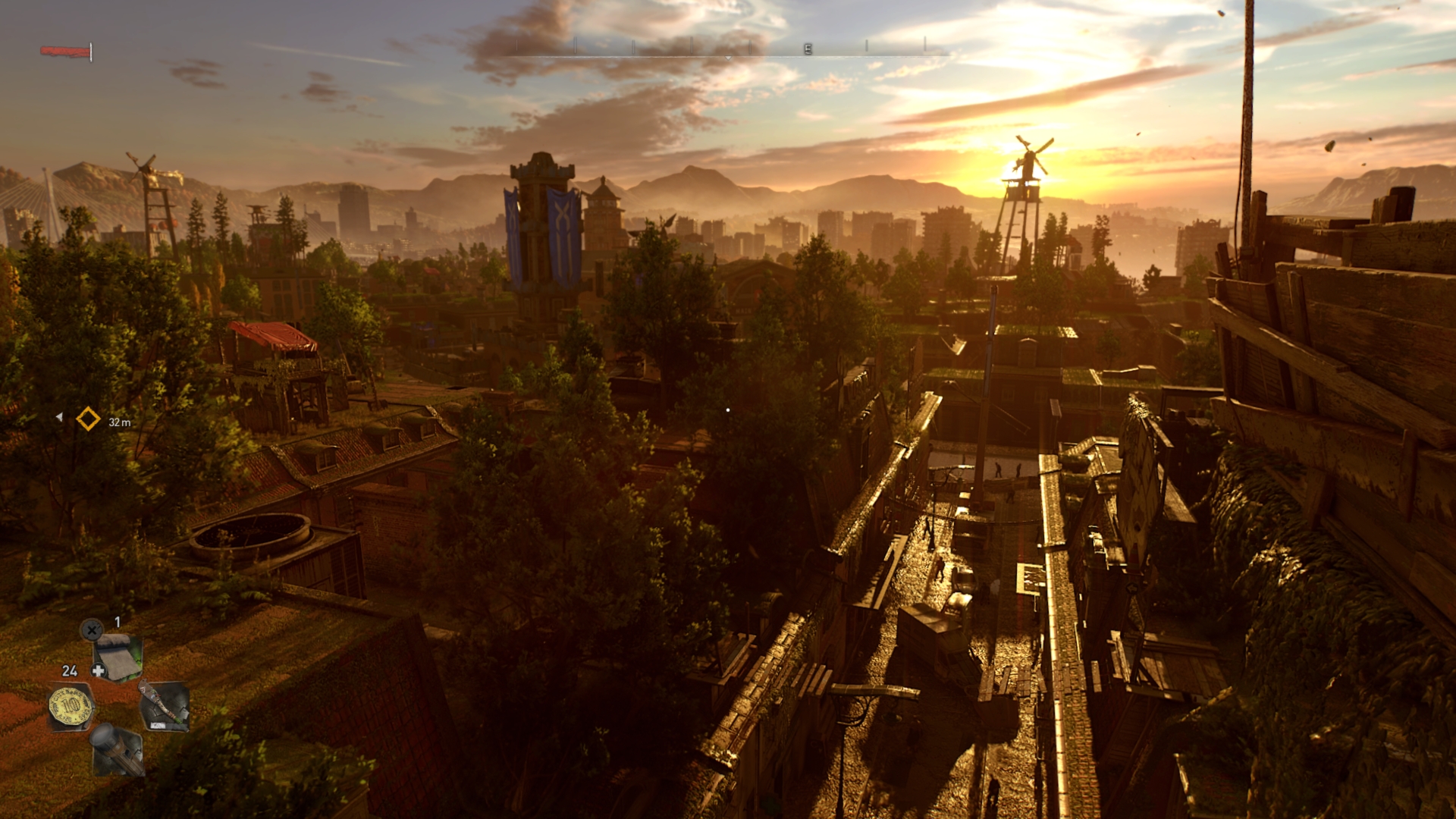
Task: Equip the club weapon slot
Action: point(164,706)
